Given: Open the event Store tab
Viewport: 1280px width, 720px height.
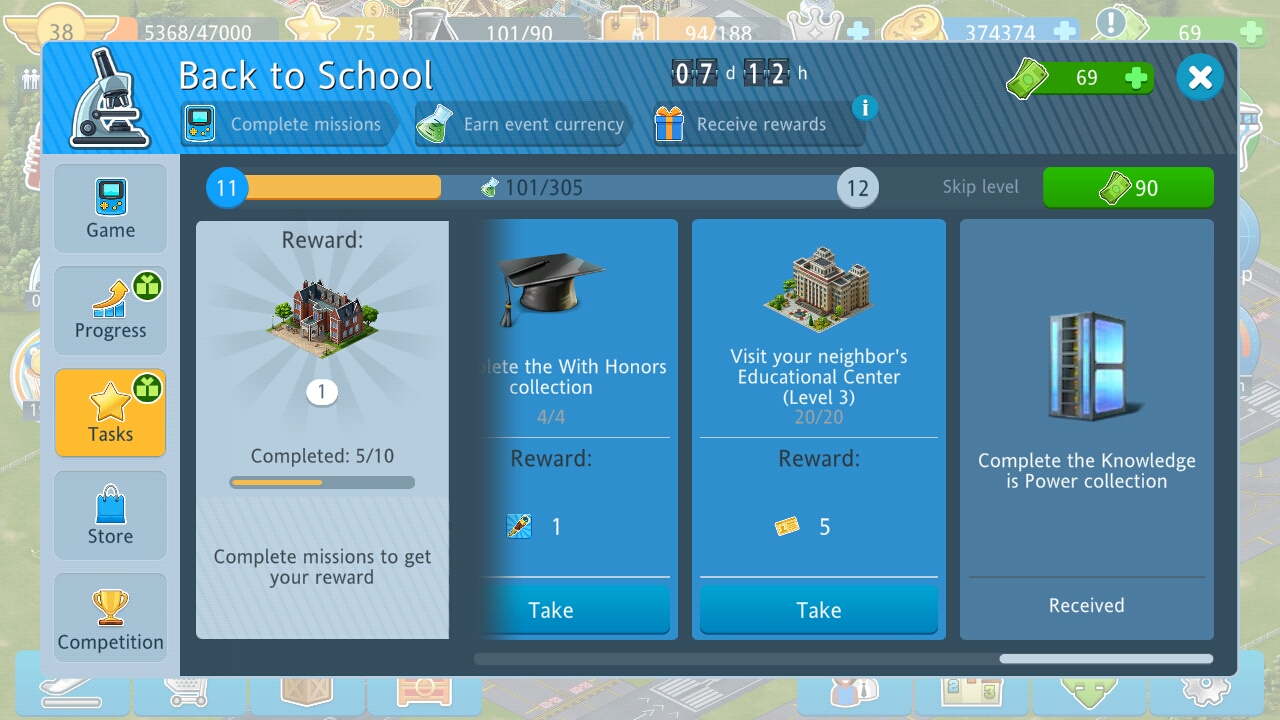Looking at the screenshot, I should pyautogui.click(x=110, y=516).
